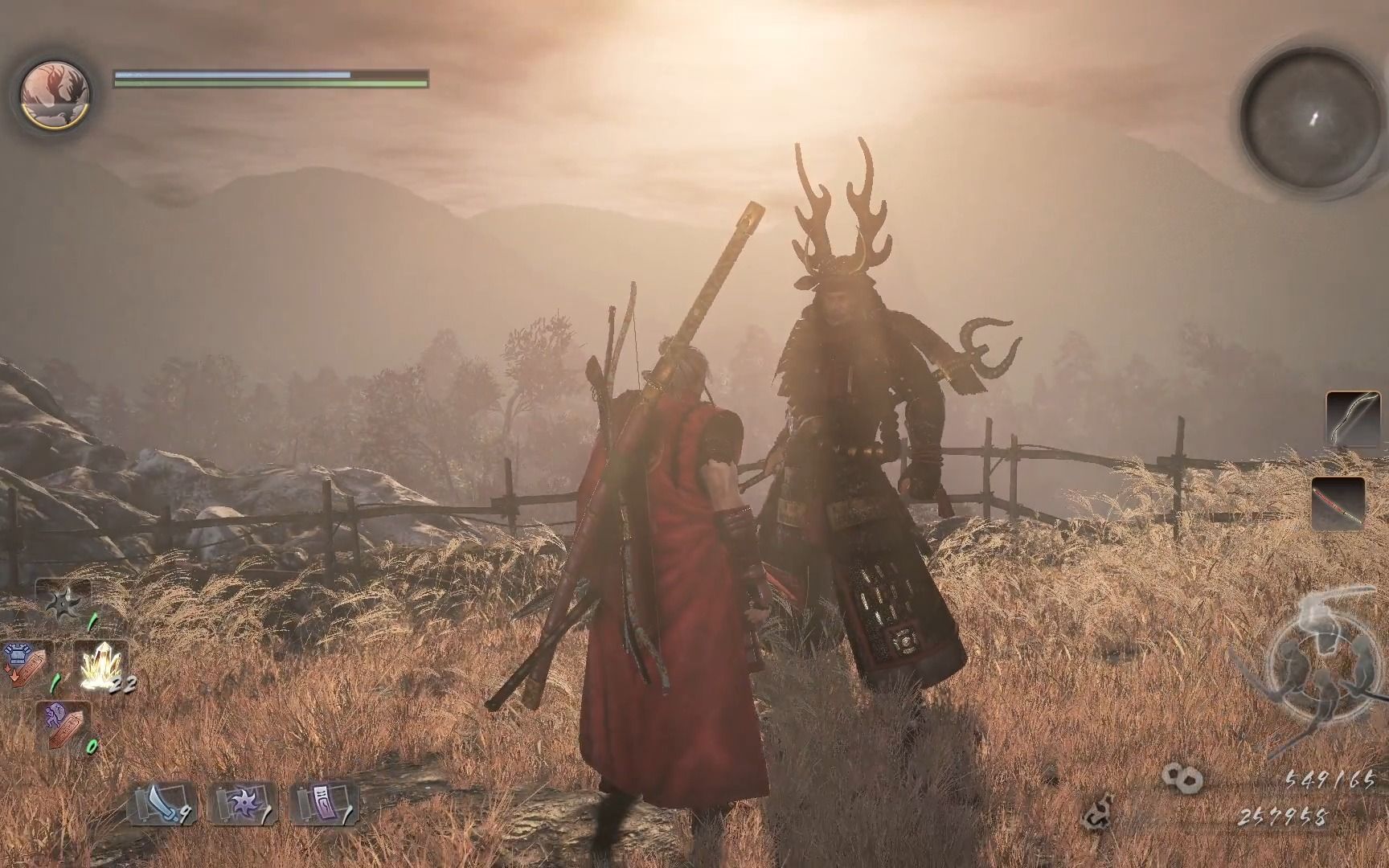
Task: Click the guardian spirit antler emblem
Action: 55,92
